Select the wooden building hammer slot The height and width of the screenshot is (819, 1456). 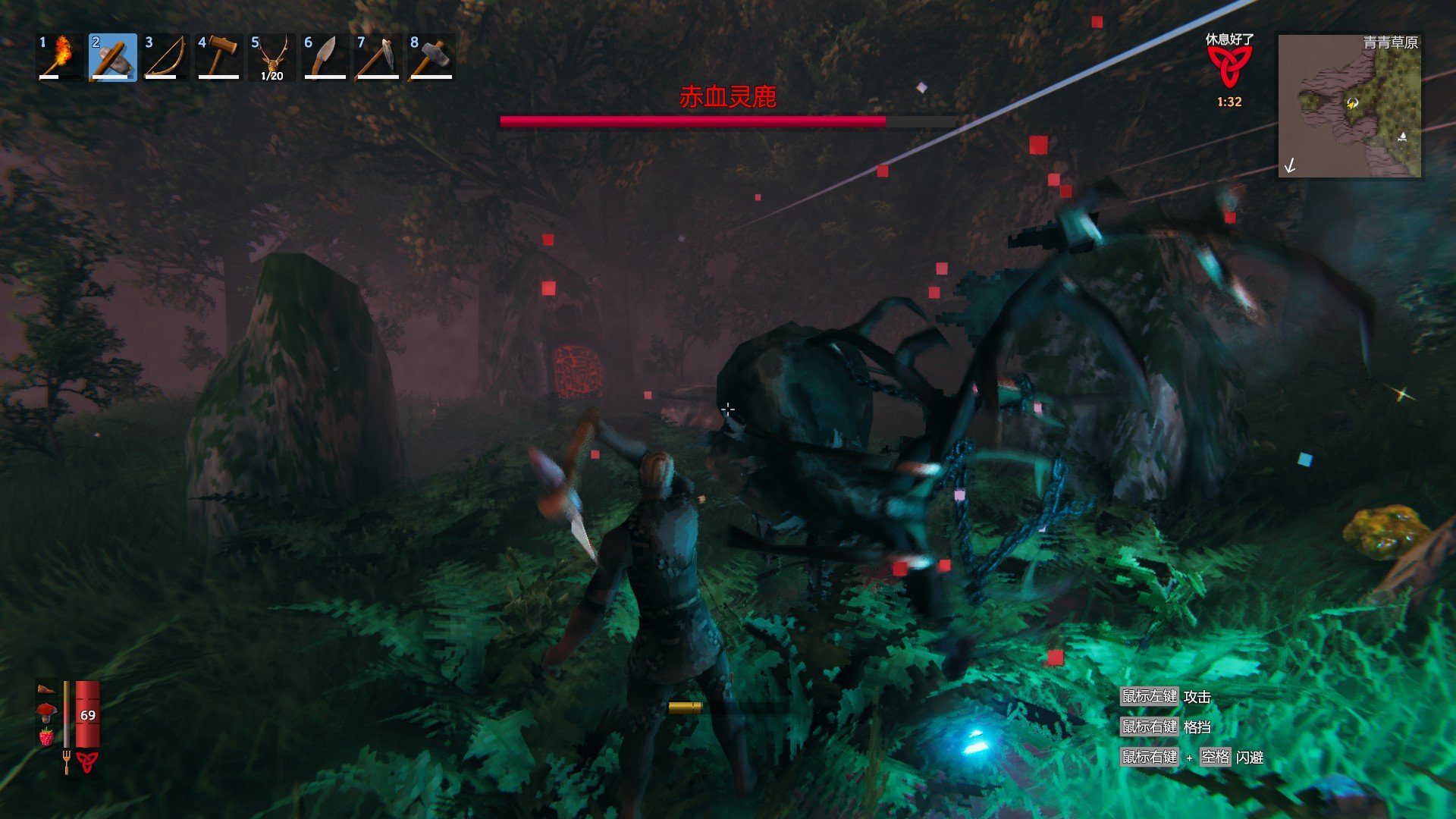[x=219, y=57]
